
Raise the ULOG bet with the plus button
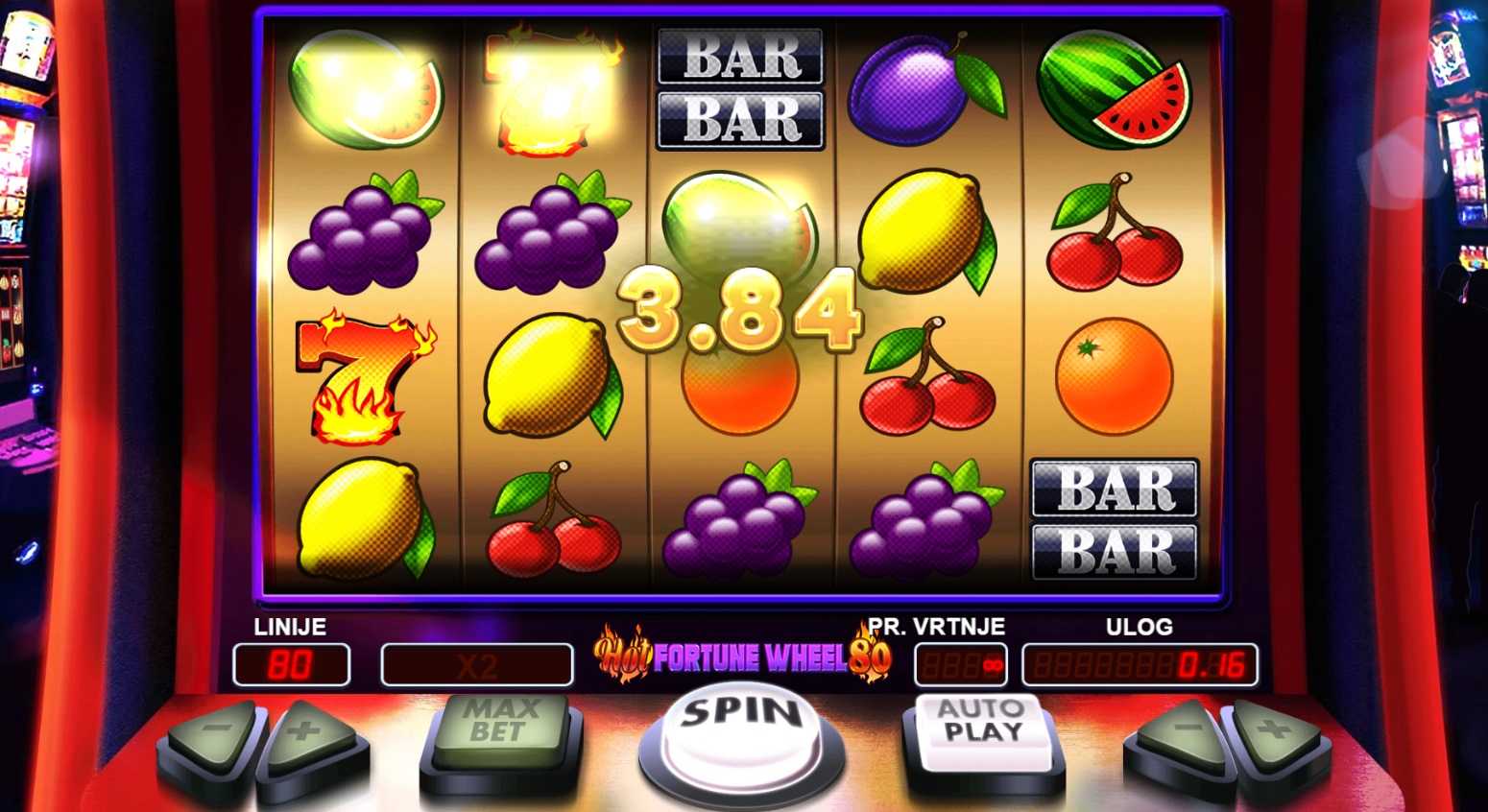[1275, 735]
